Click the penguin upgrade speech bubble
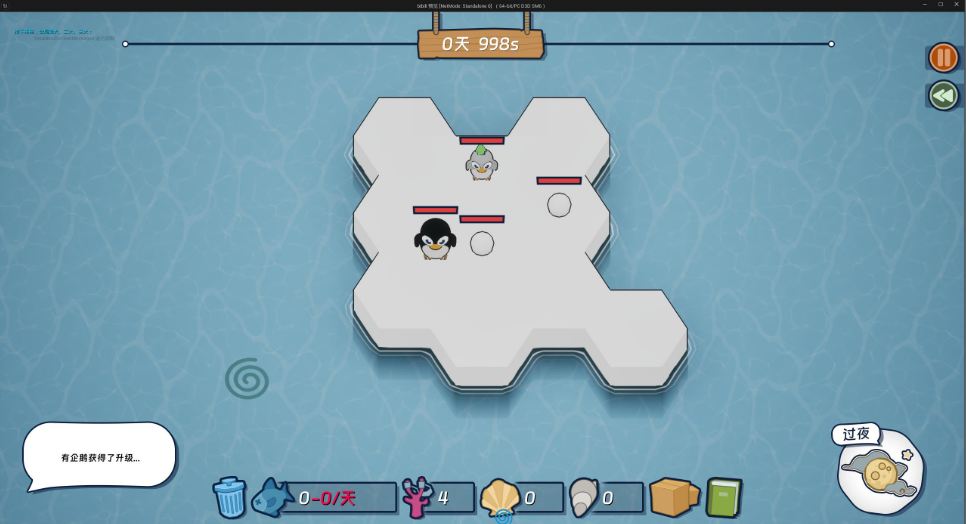The image size is (966, 524). 99,456
